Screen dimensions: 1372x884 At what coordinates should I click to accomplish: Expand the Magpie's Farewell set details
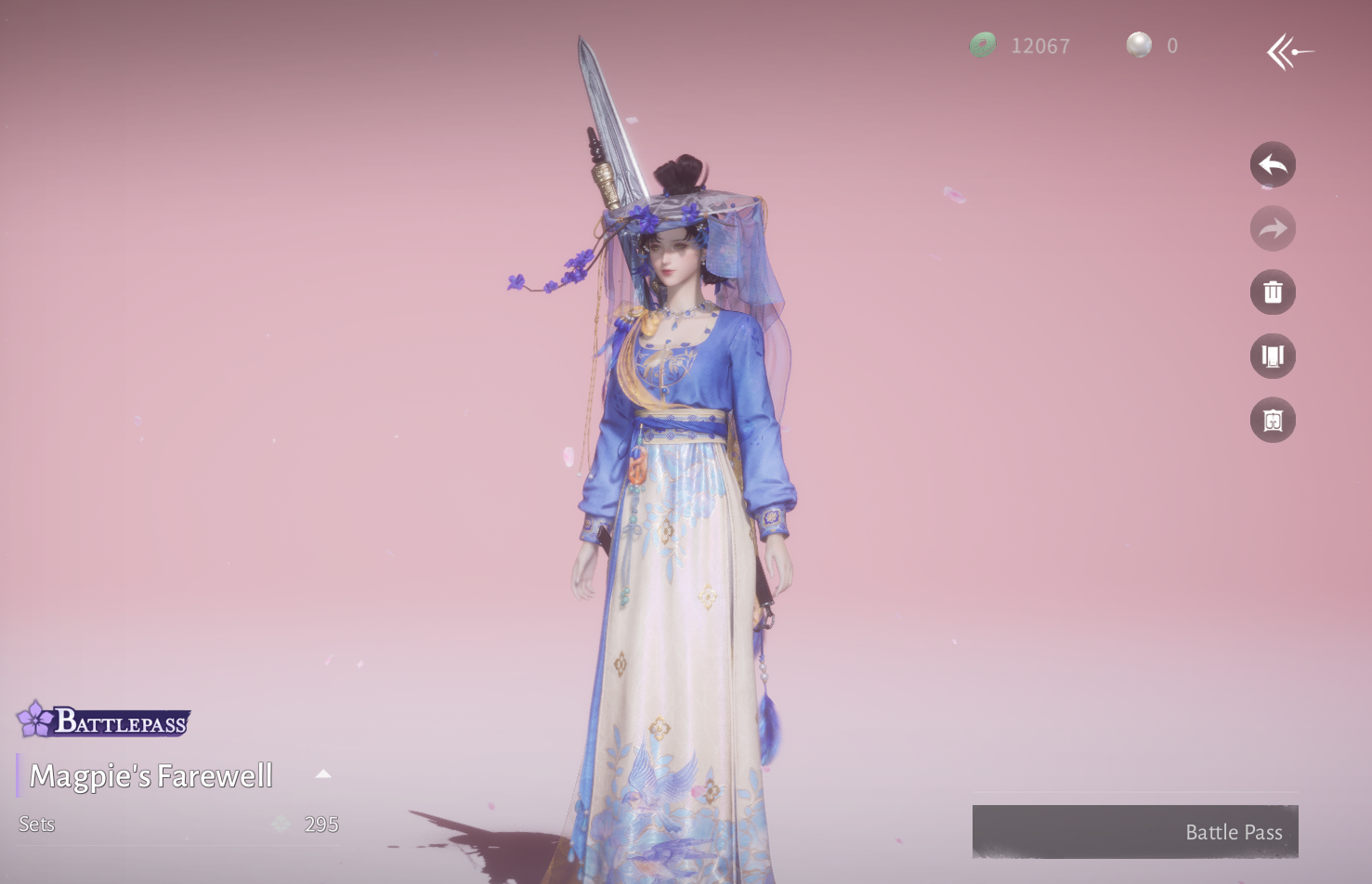[323, 774]
